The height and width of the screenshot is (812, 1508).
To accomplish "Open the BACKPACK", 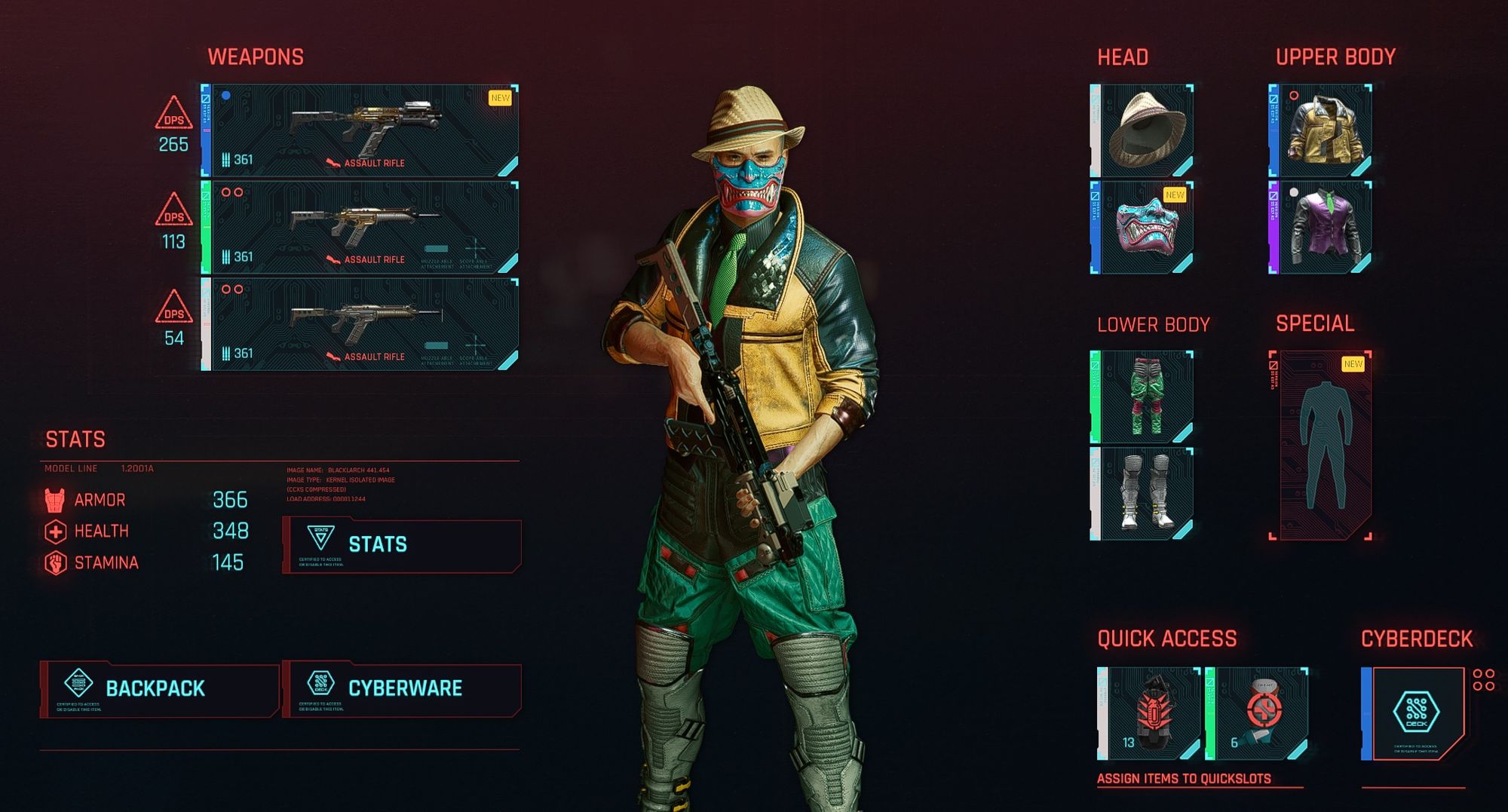I will point(155,686).
